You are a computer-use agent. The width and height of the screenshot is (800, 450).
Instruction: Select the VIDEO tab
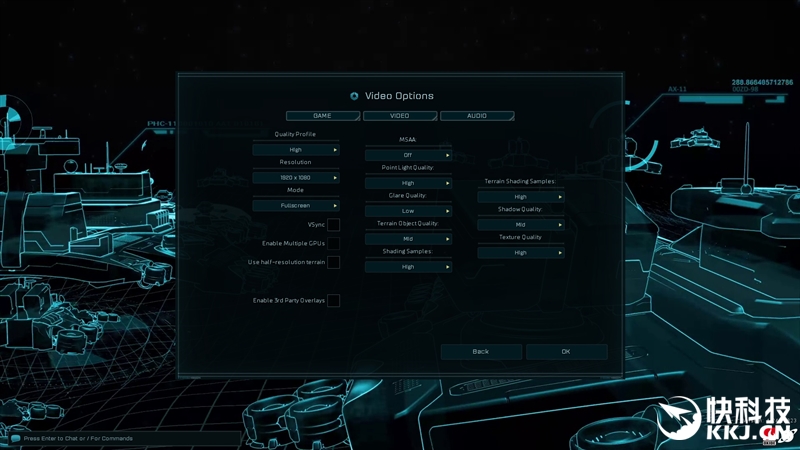399,116
